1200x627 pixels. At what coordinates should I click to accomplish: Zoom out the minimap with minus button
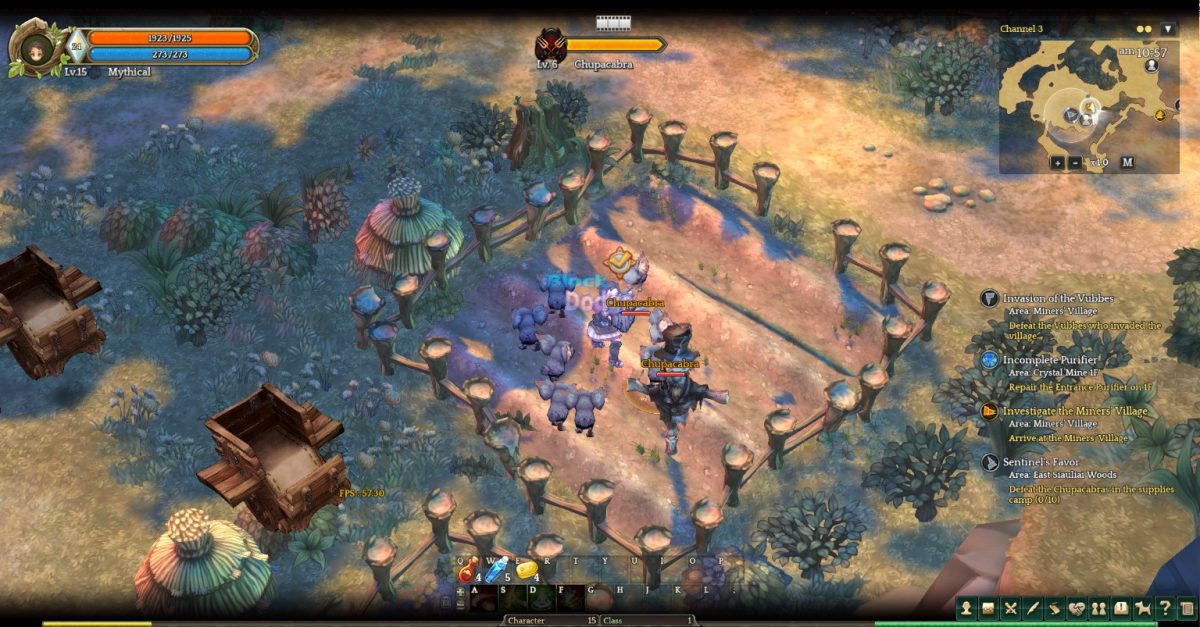[x=1074, y=162]
